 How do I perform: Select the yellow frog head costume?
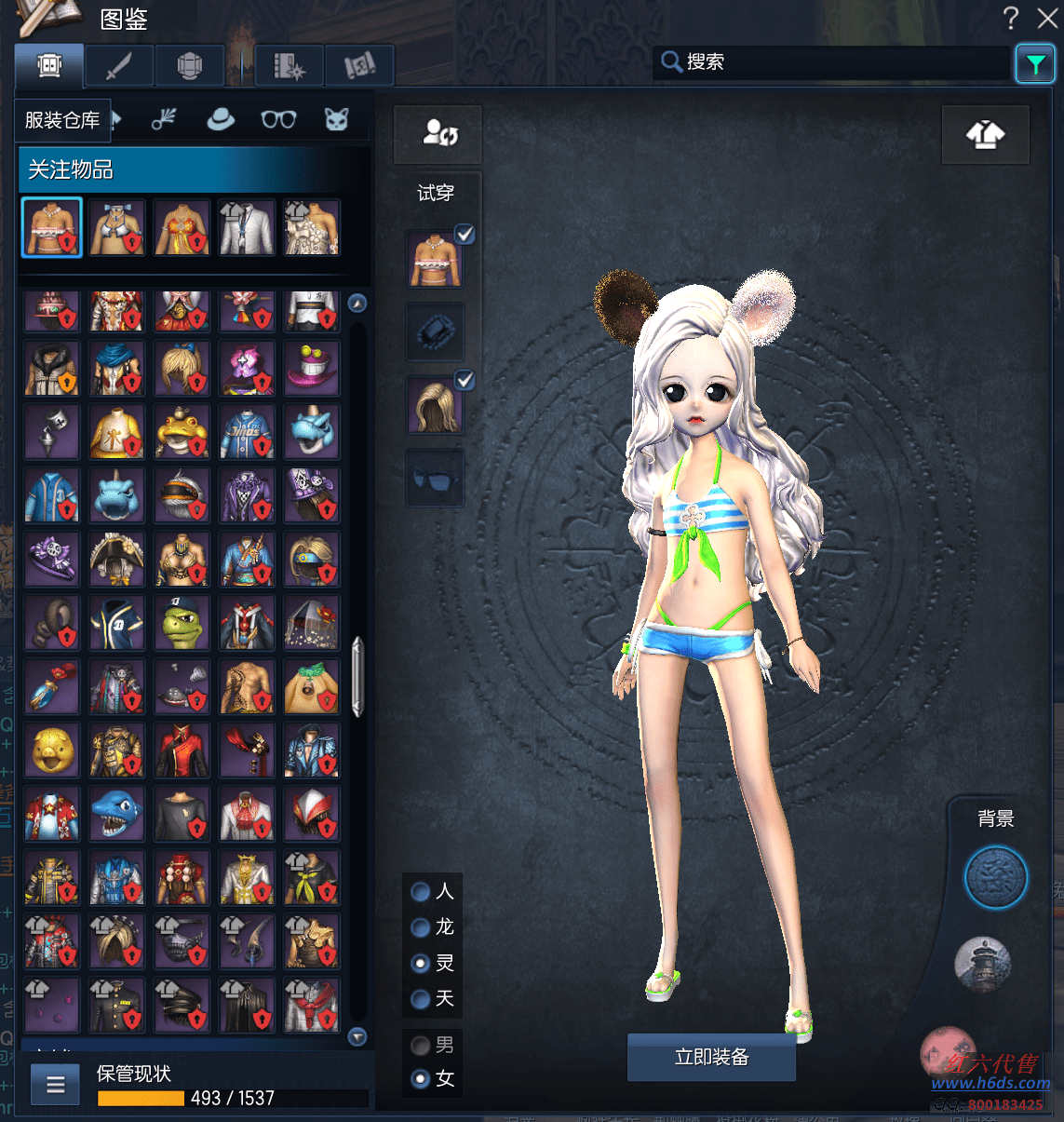point(182,433)
